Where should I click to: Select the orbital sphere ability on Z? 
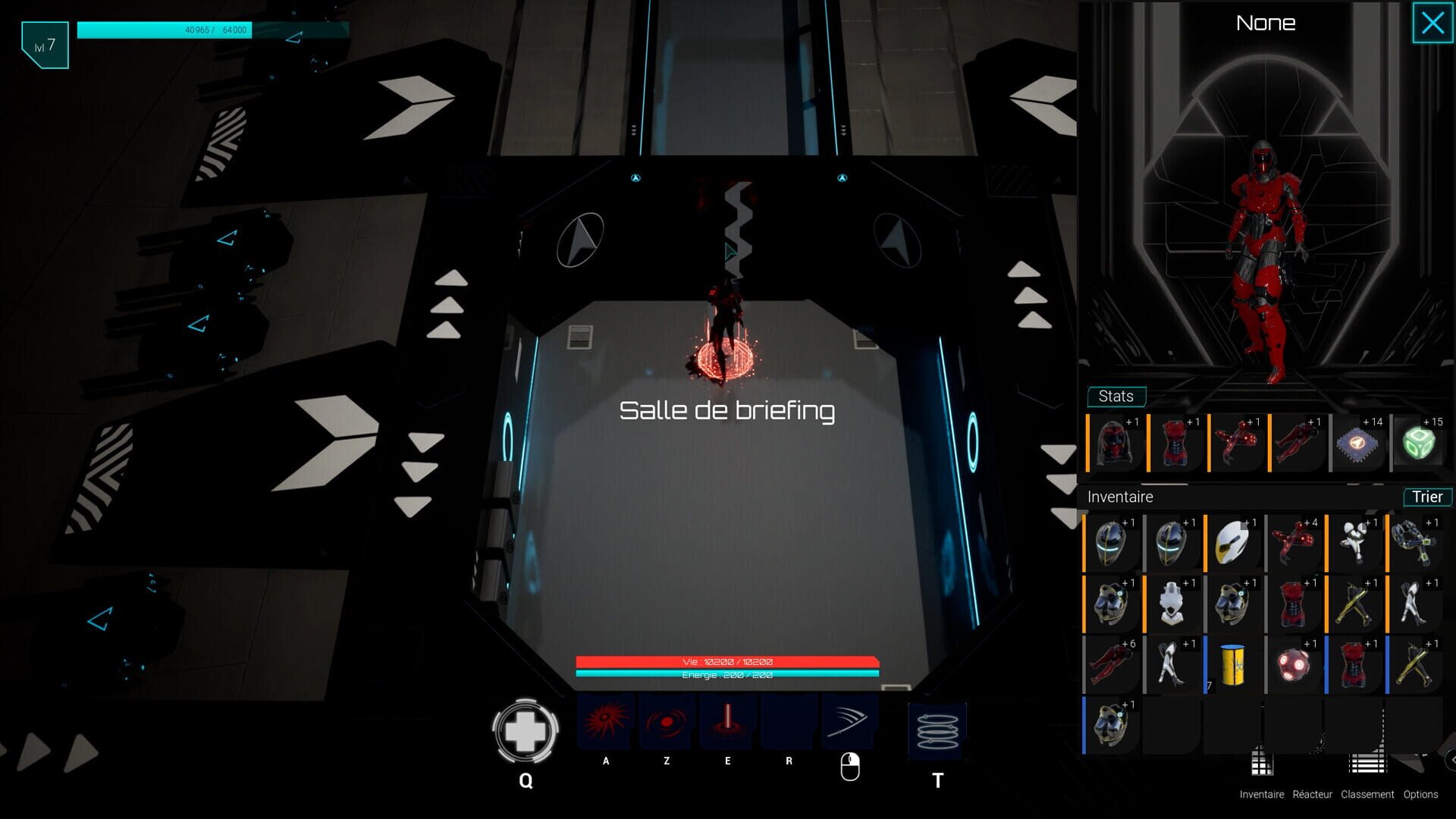(x=666, y=722)
